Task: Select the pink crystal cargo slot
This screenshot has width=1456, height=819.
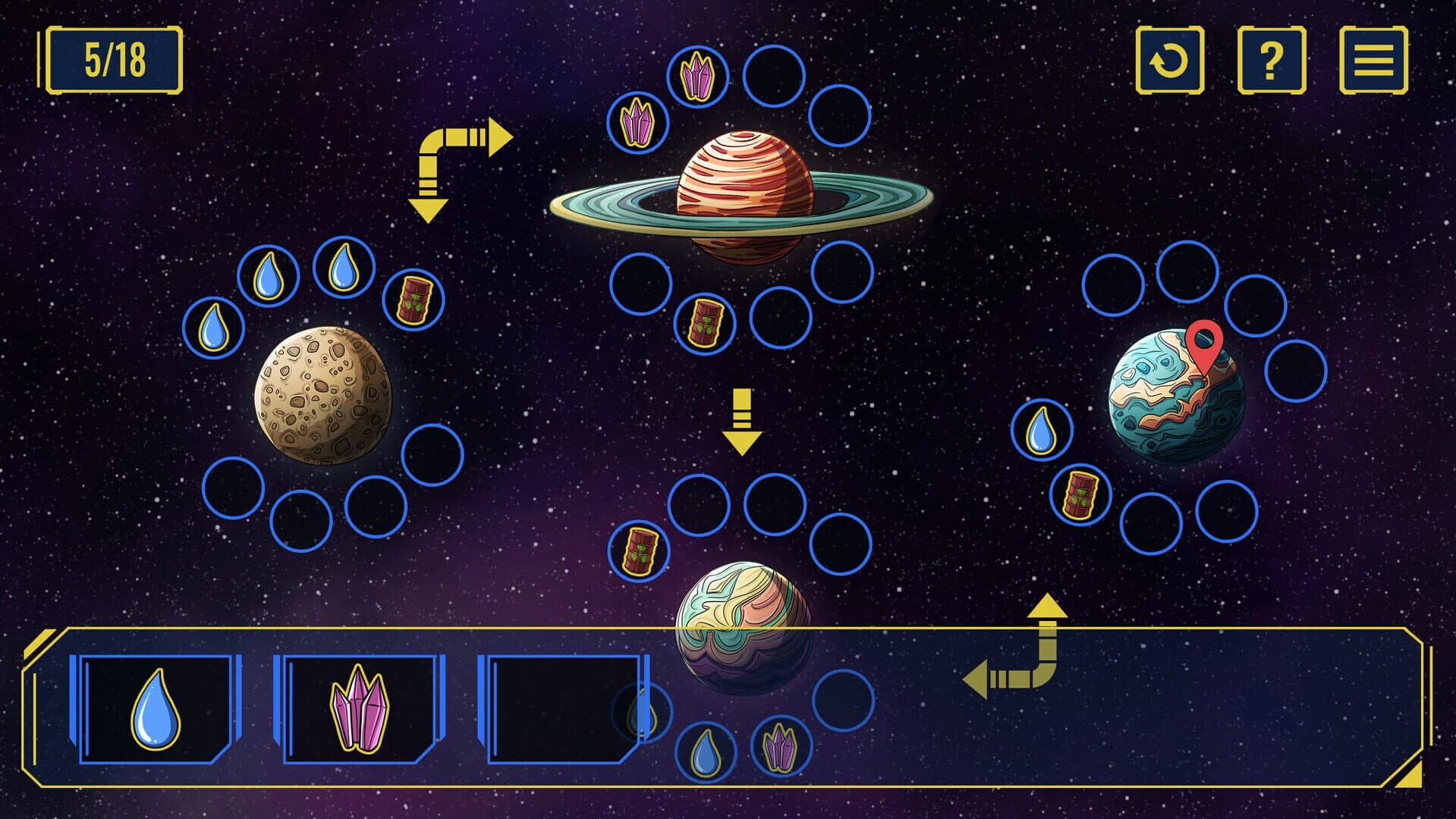Action: coord(359,709)
